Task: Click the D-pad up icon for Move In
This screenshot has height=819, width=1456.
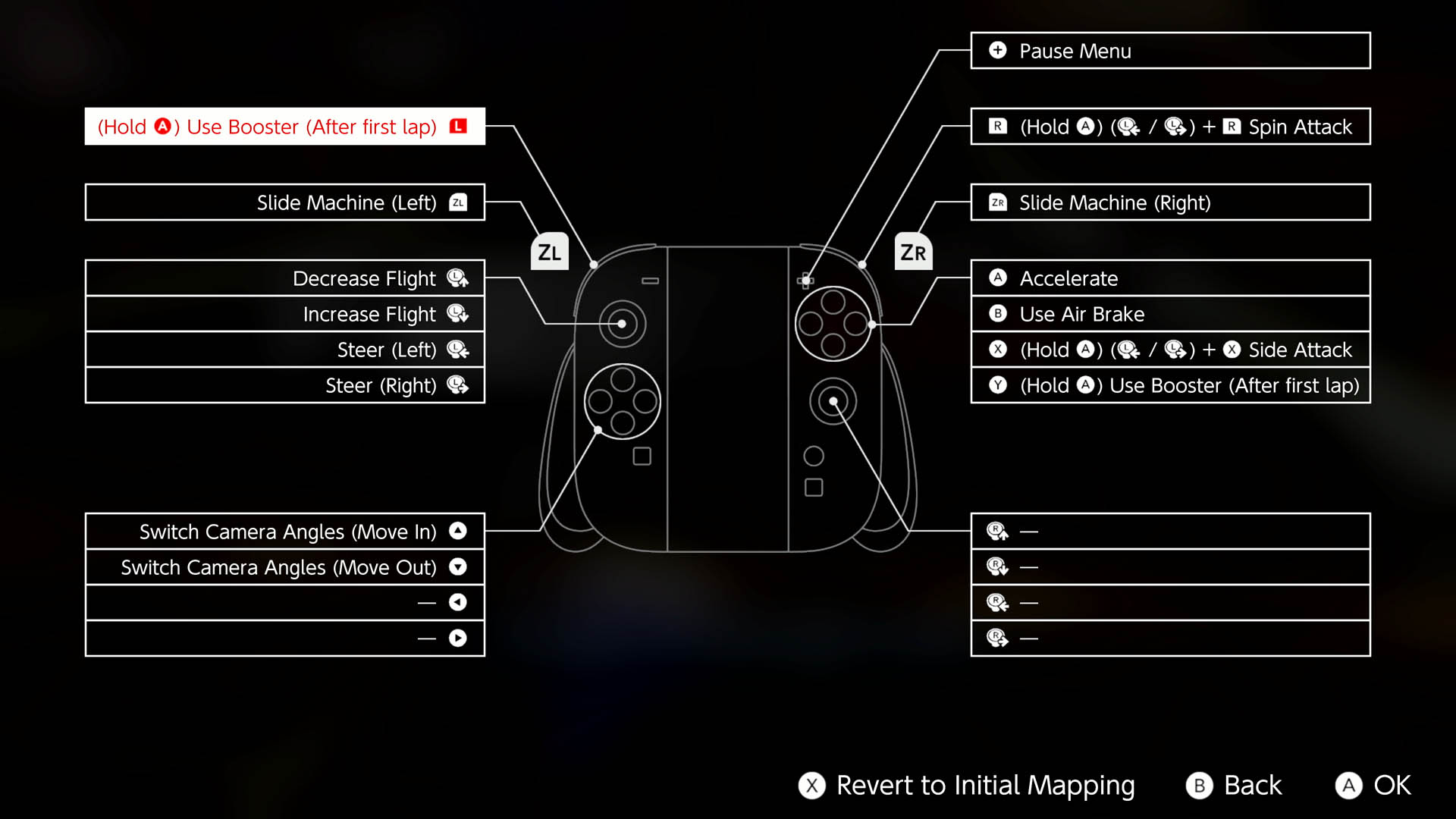Action: (457, 532)
